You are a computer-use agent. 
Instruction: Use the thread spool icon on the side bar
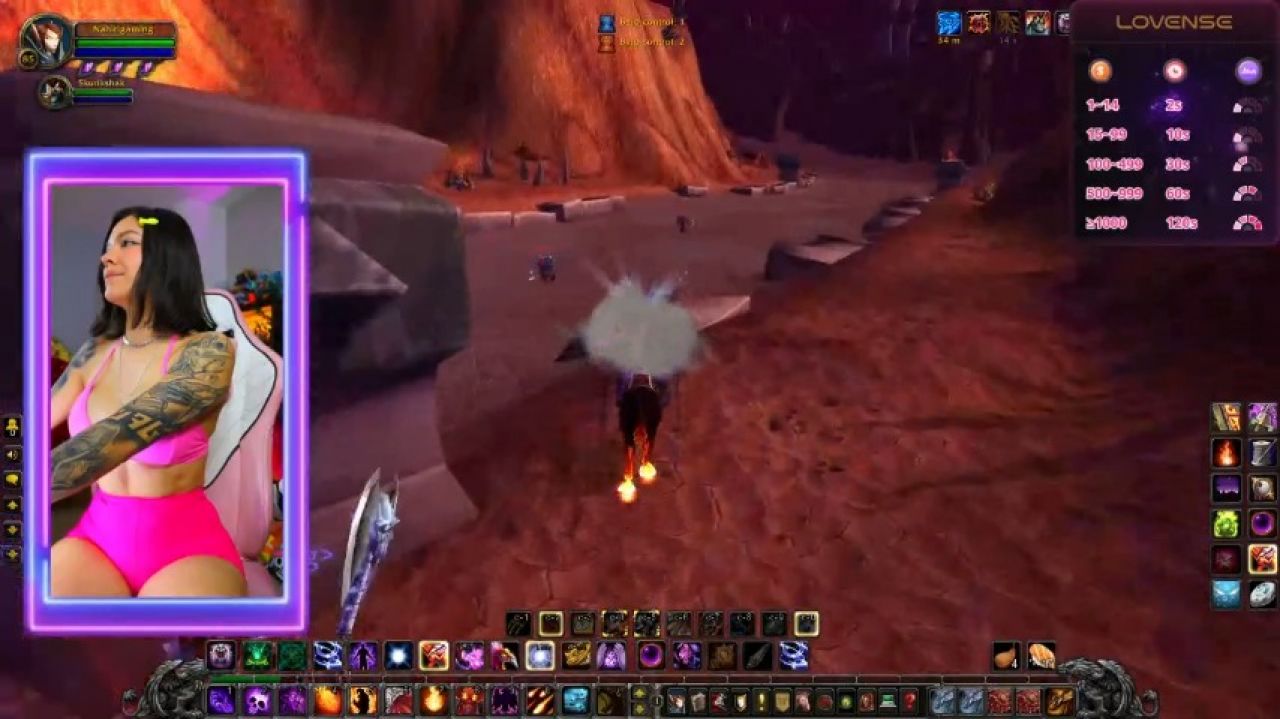[x=1262, y=453]
